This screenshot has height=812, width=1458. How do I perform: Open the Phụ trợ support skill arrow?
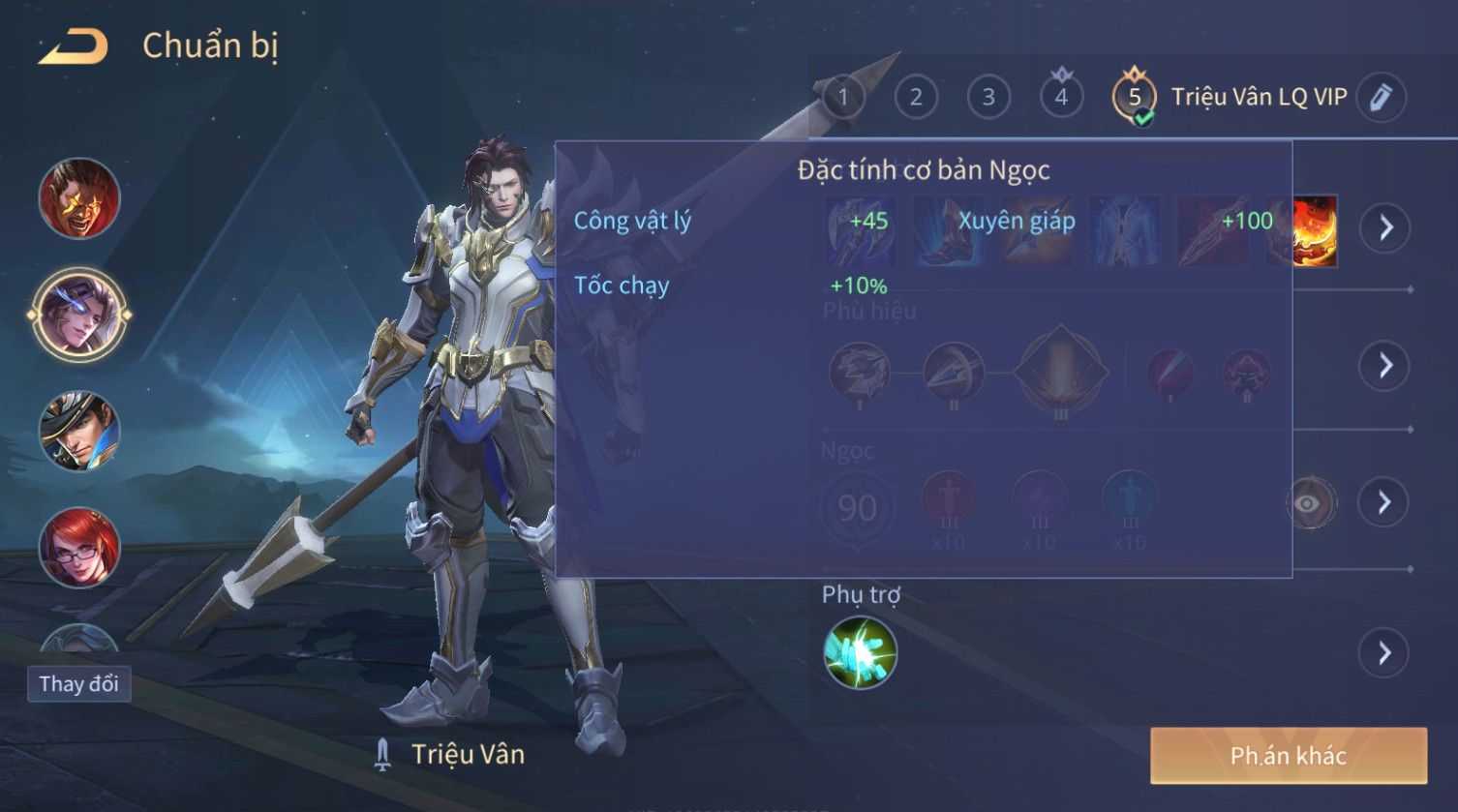pyautogui.click(x=1384, y=653)
